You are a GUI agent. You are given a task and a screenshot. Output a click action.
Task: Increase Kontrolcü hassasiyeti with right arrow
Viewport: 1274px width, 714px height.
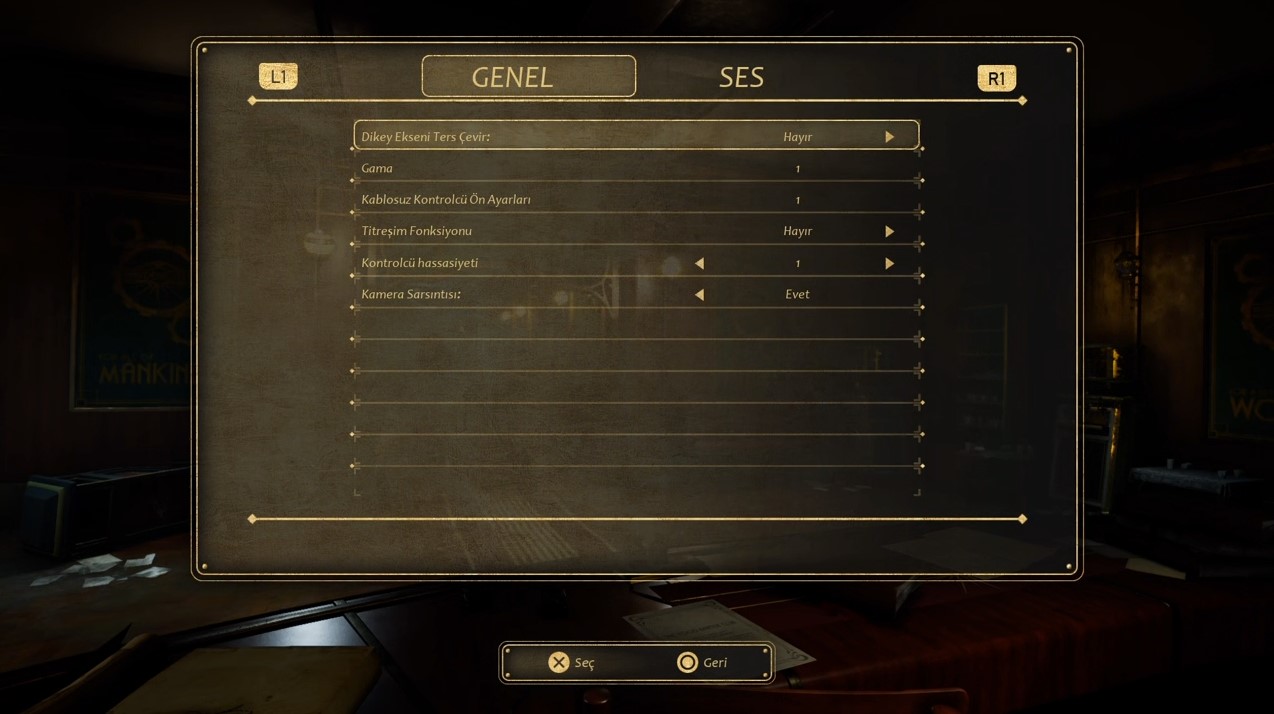[x=889, y=264]
